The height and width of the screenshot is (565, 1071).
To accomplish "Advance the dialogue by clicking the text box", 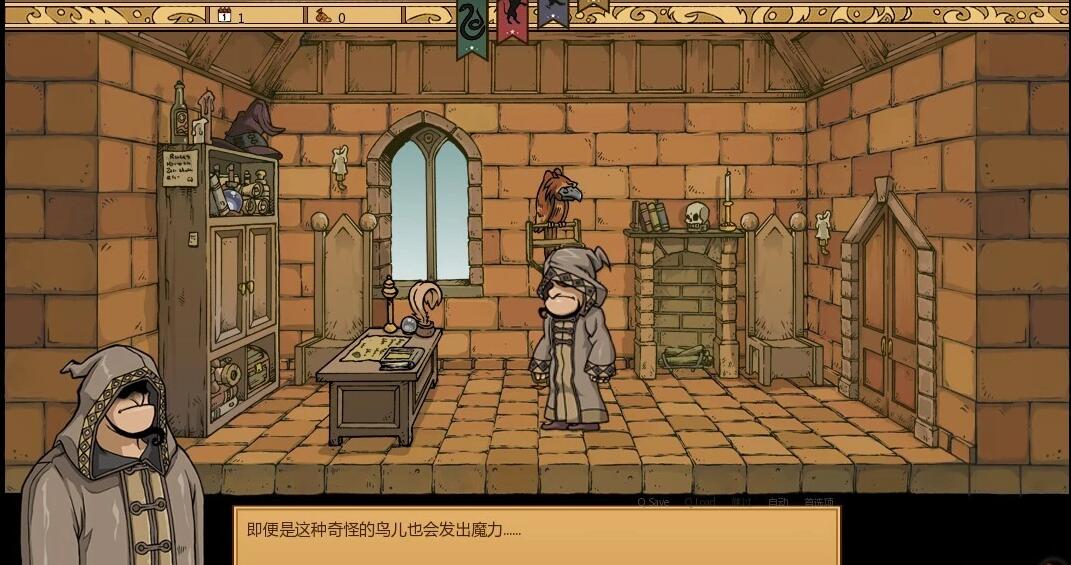I will (536, 536).
